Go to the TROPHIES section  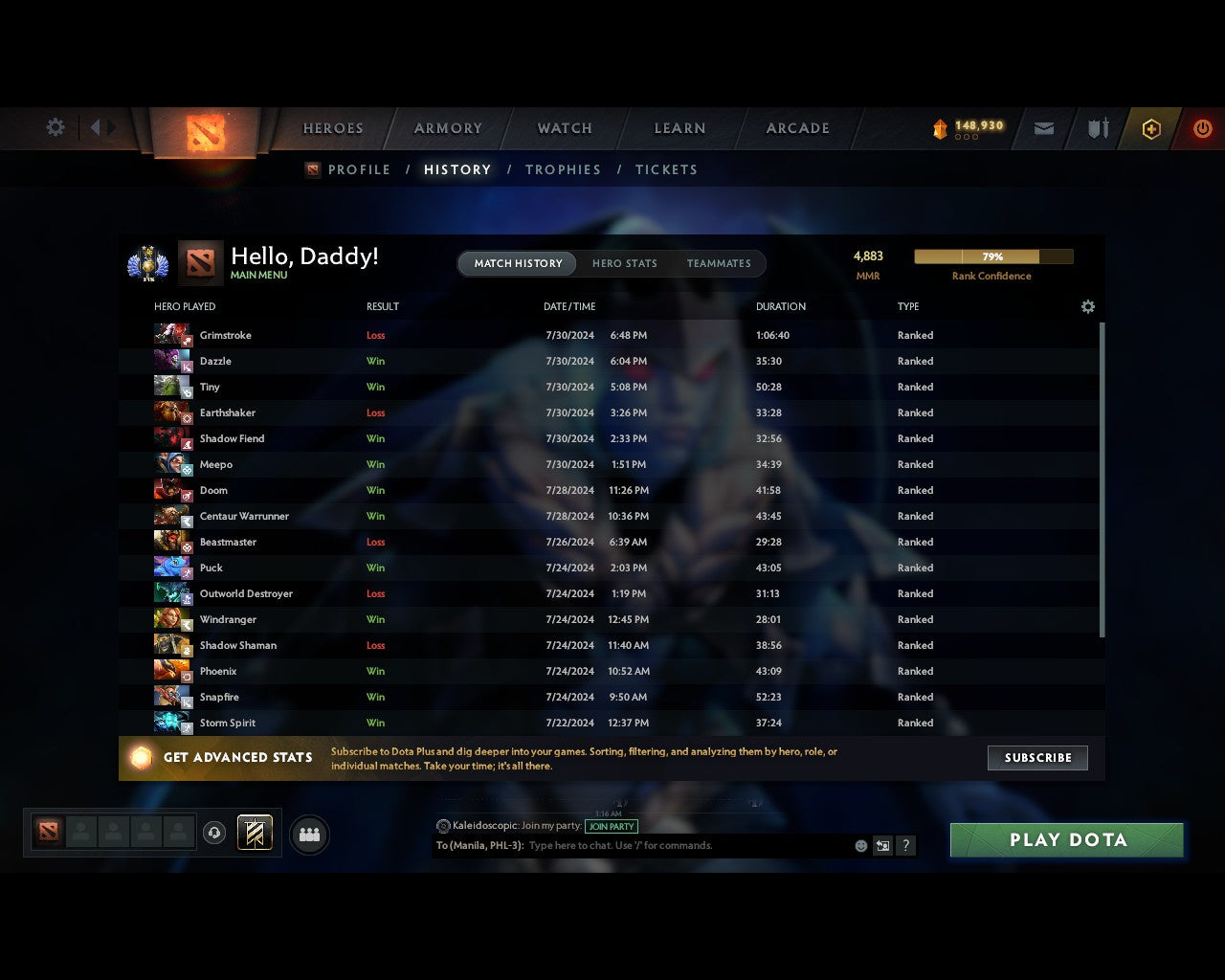click(x=563, y=169)
